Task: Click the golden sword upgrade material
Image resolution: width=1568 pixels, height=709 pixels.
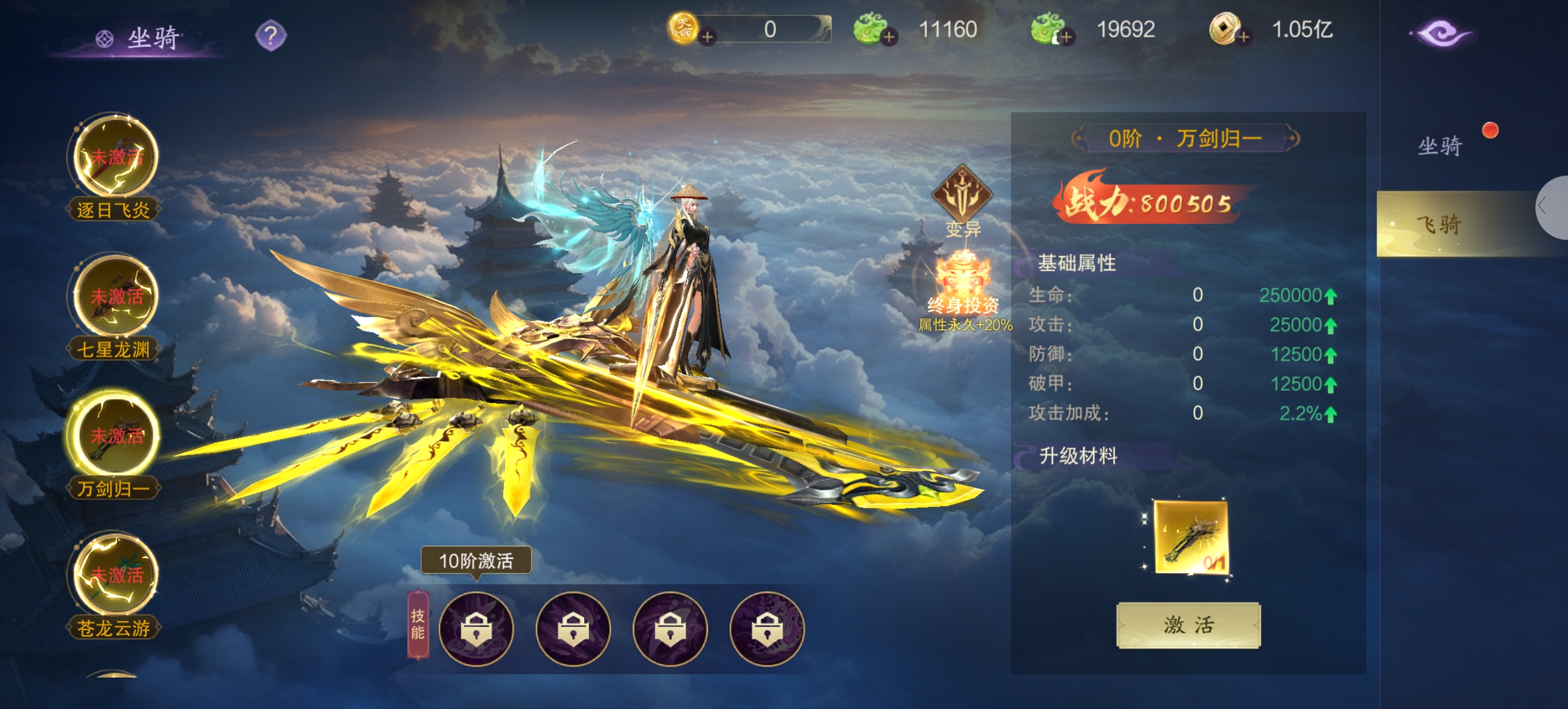Action: (x=1191, y=537)
